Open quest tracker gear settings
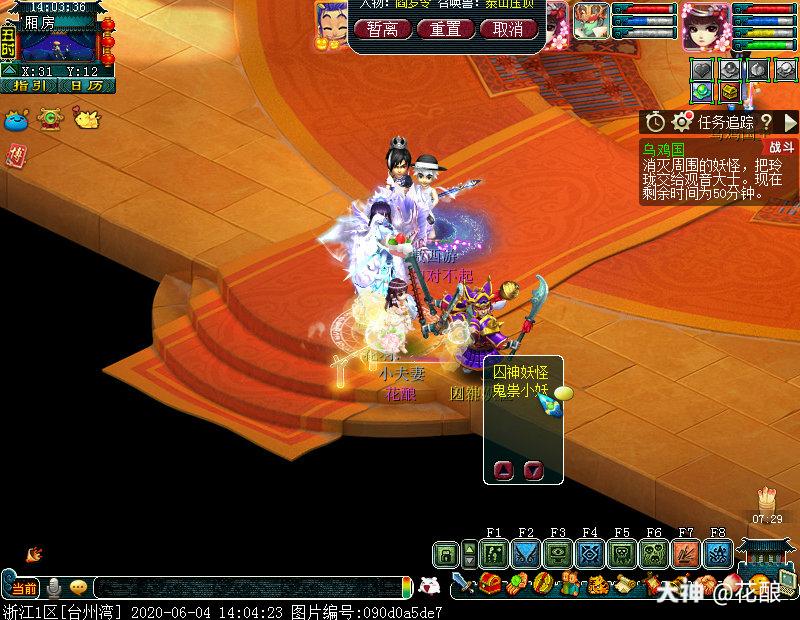800x620 pixels. pyautogui.click(x=683, y=122)
